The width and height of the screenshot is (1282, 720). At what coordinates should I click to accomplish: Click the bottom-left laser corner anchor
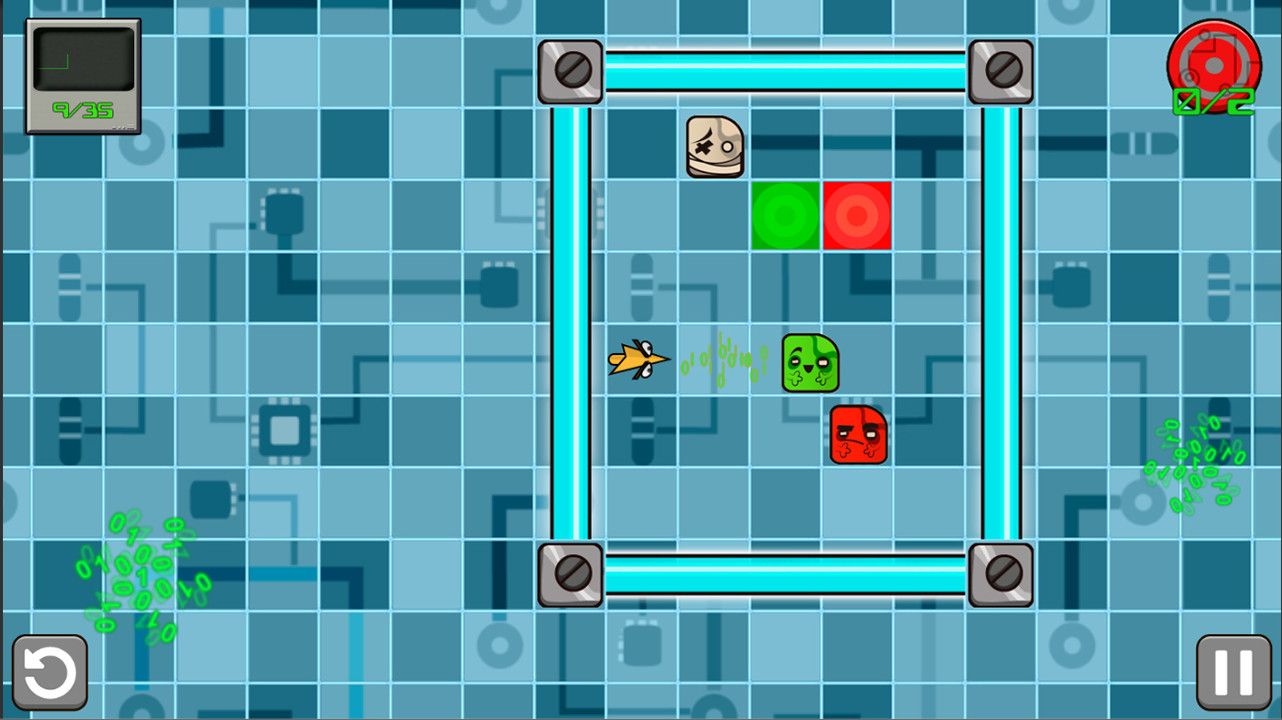tap(570, 573)
